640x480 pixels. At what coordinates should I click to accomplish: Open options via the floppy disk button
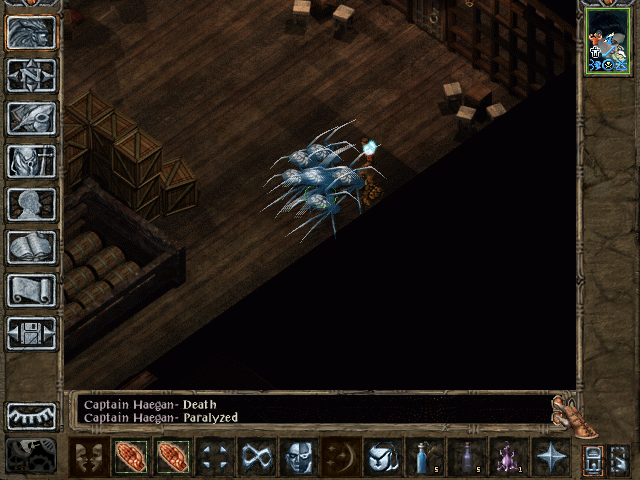[31, 333]
